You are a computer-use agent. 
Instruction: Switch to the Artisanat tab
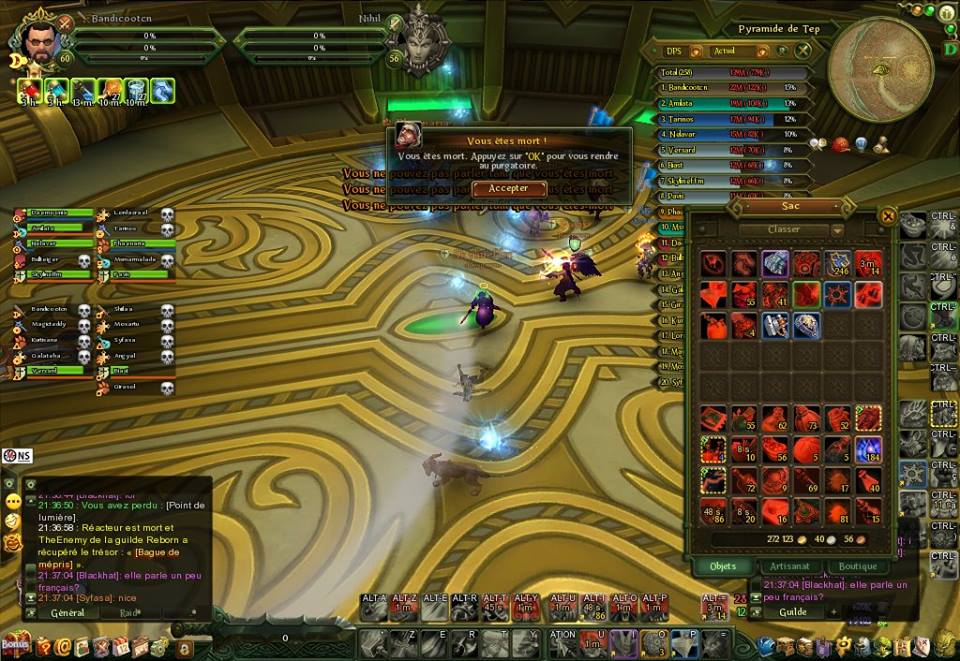point(790,567)
